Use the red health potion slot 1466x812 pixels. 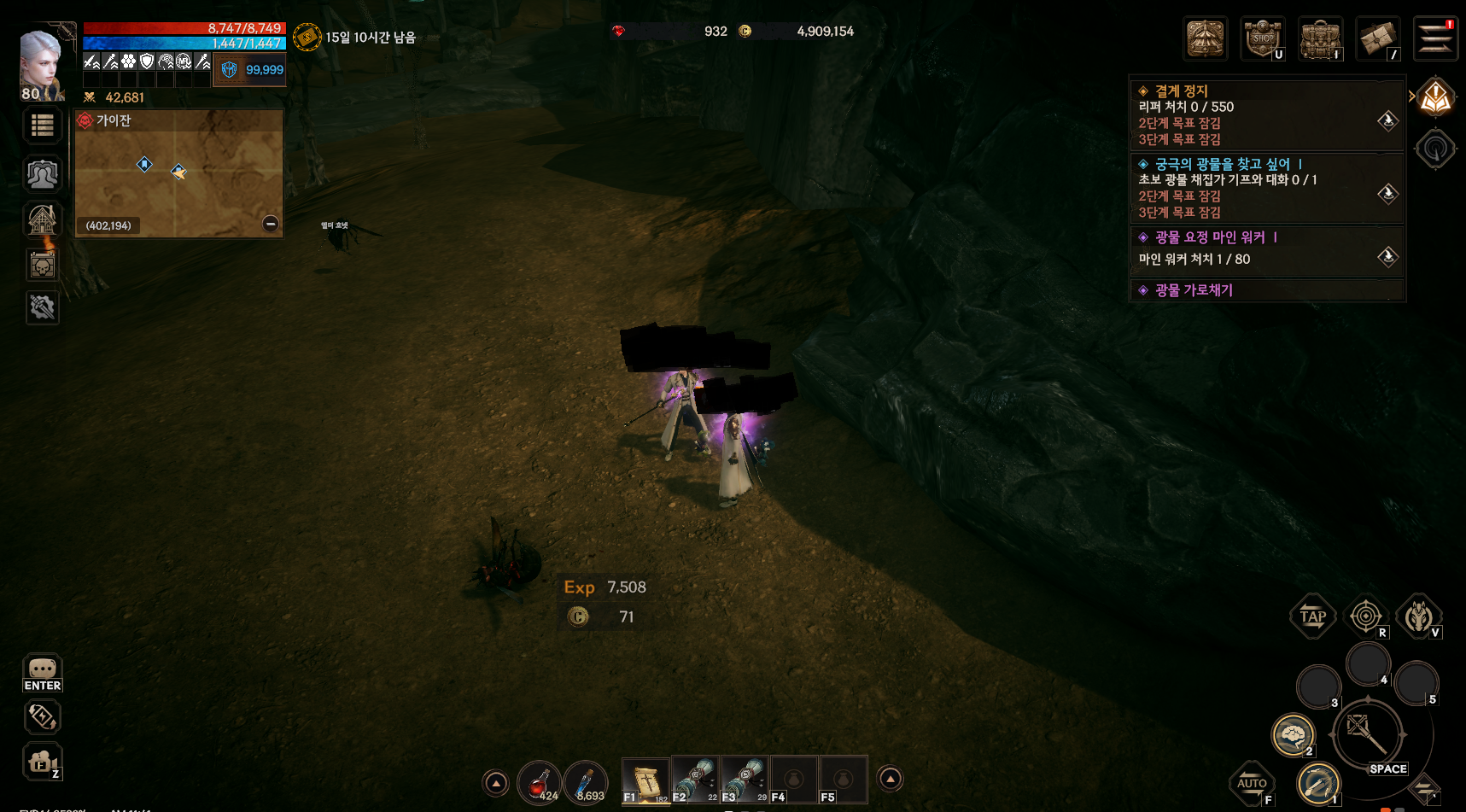click(x=539, y=781)
